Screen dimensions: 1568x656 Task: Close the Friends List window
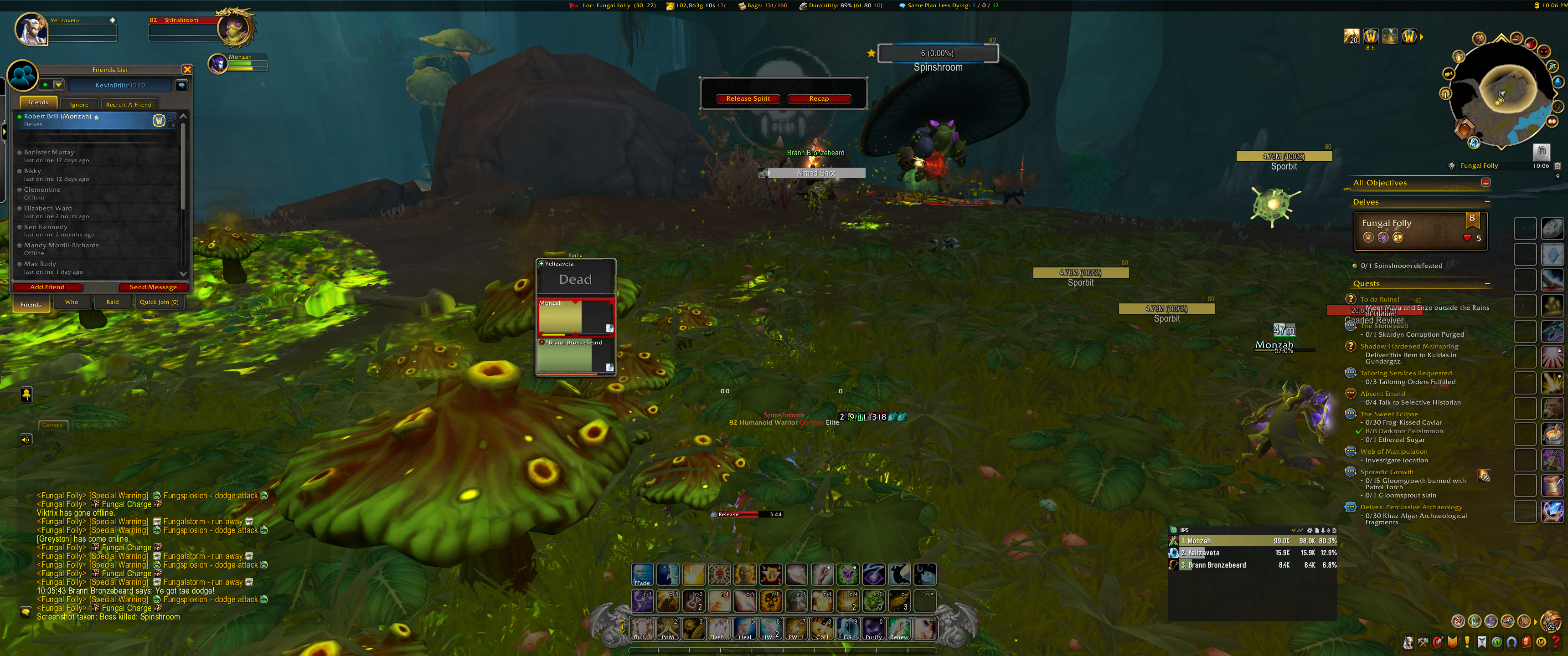[x=187, y=70]
